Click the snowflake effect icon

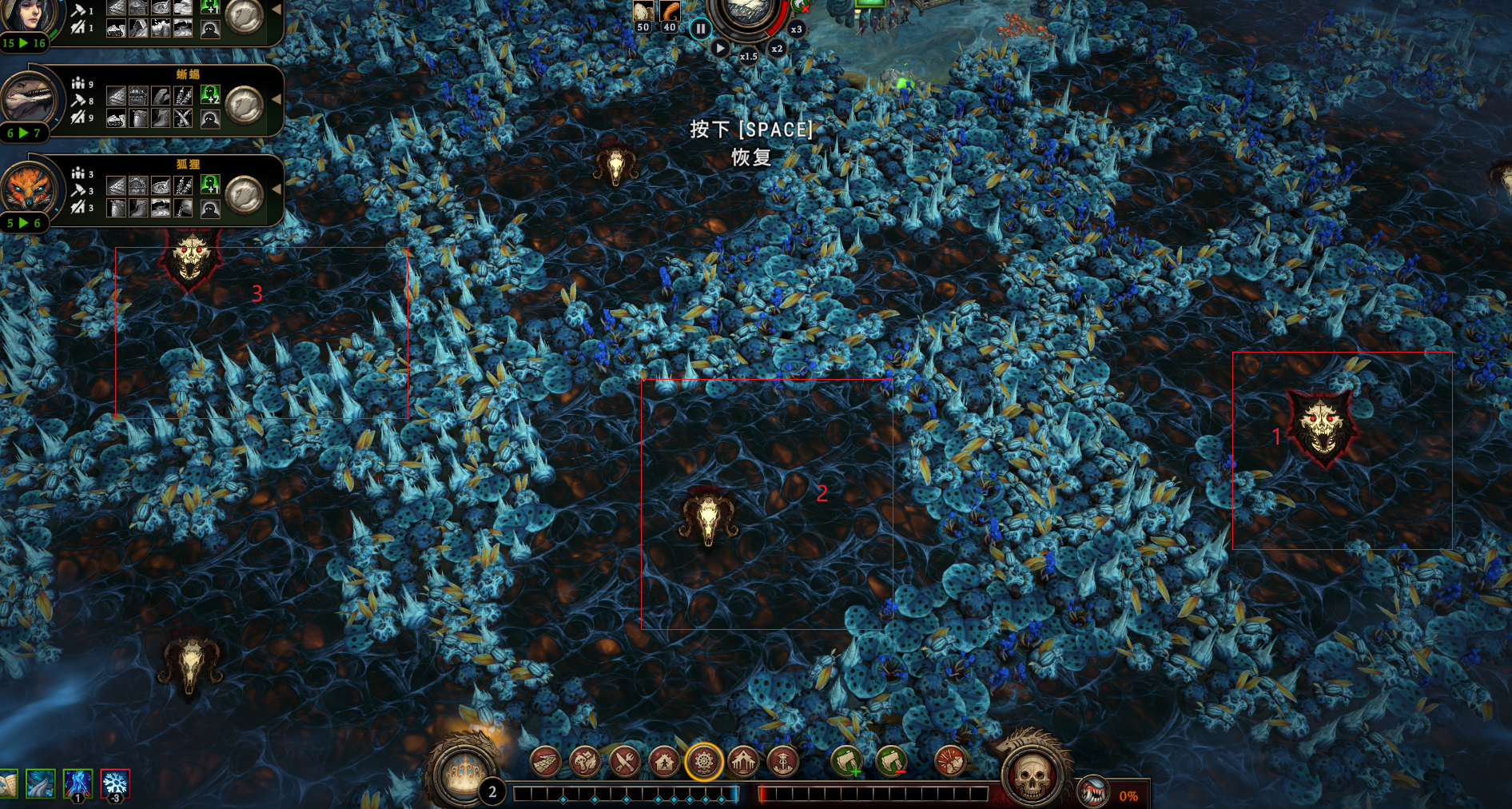coord(115,783)
